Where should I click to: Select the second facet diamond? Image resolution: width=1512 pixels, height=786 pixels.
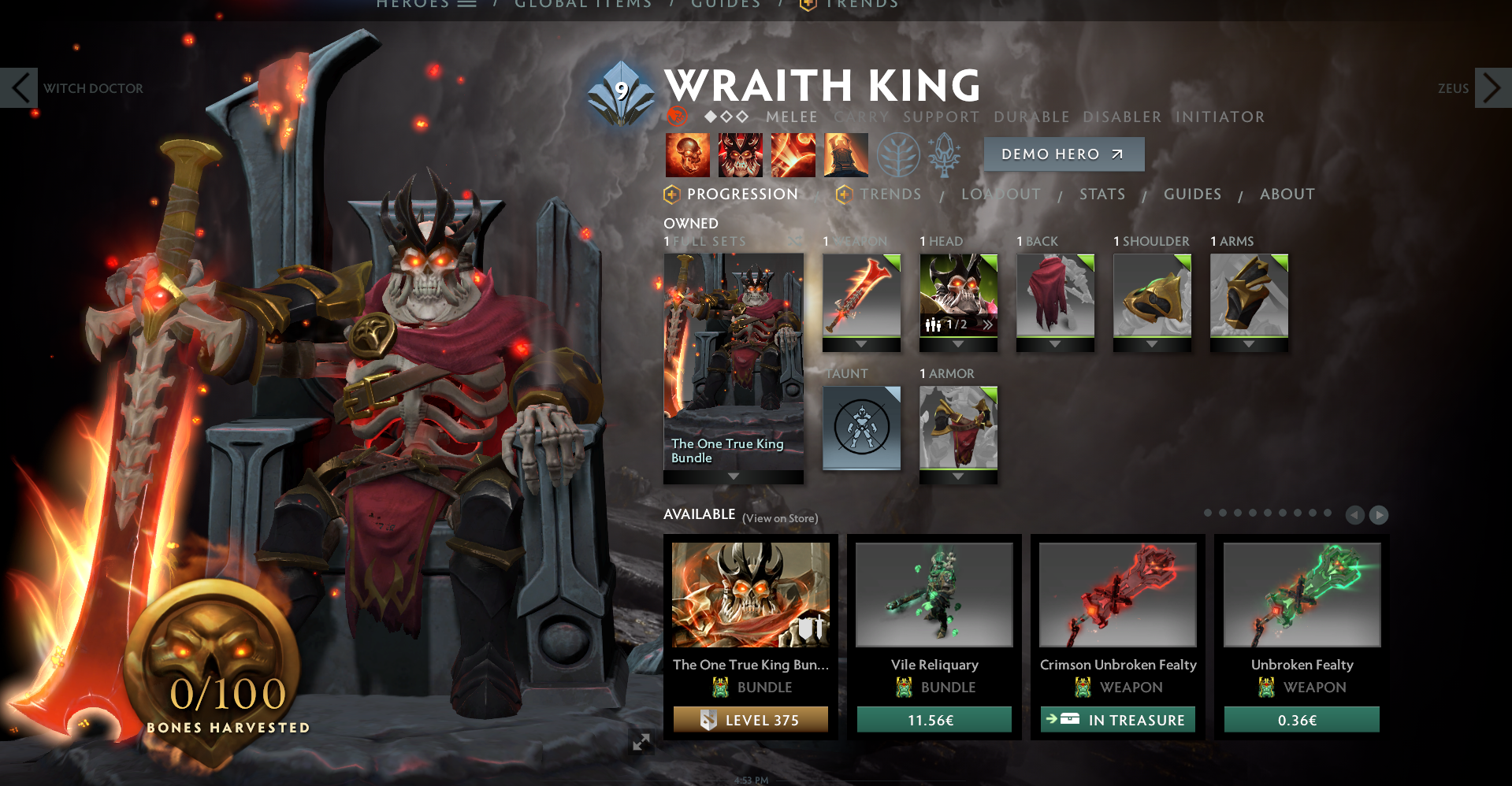pyautogui.click(x=726, y=117)
